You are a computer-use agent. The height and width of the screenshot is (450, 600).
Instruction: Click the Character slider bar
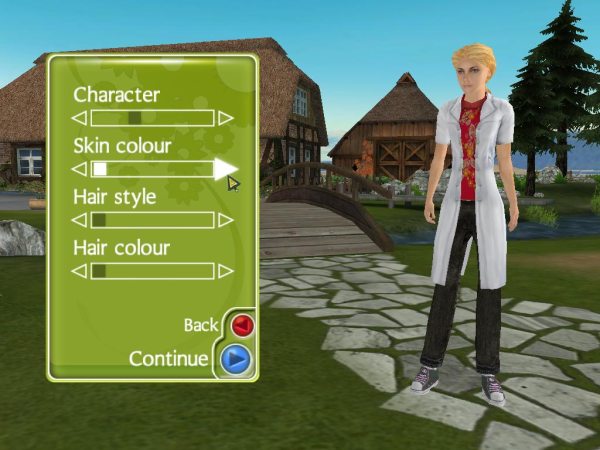152,118
